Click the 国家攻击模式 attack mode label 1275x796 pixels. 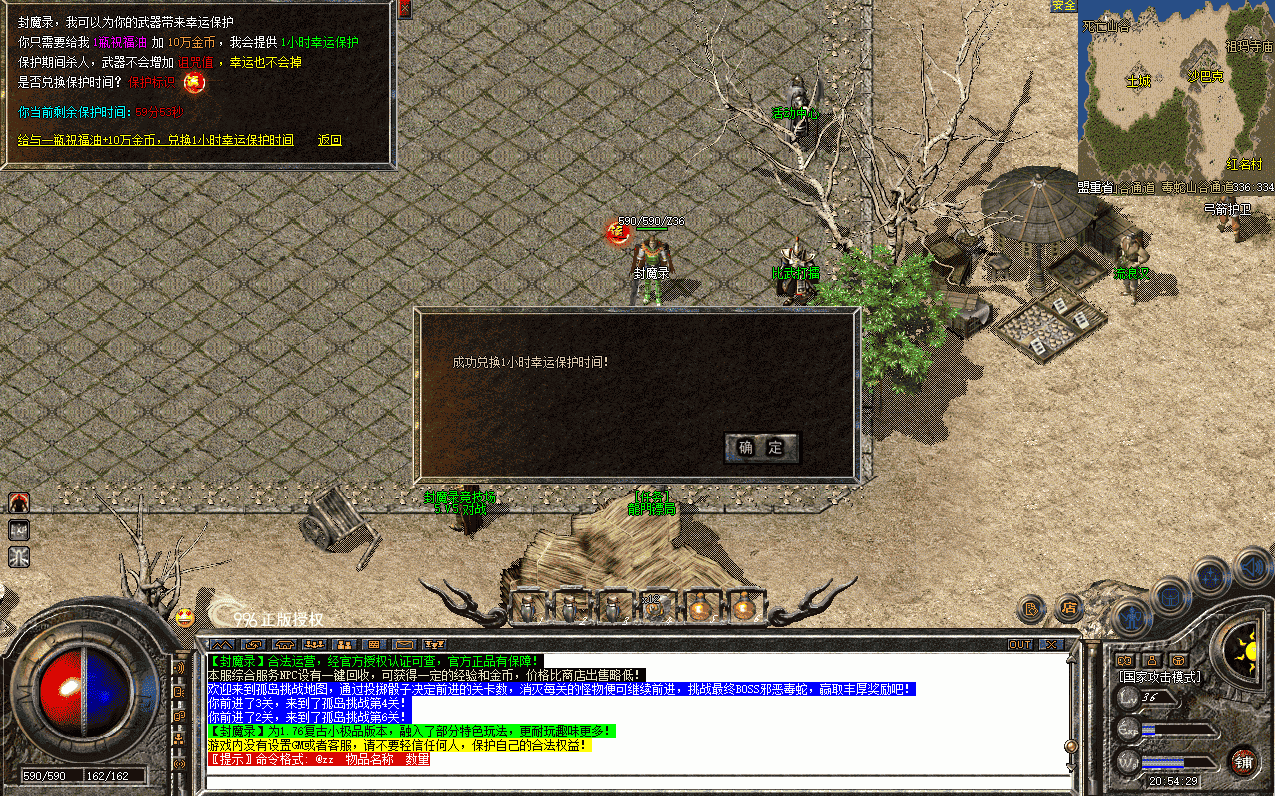pos(1158,677)
